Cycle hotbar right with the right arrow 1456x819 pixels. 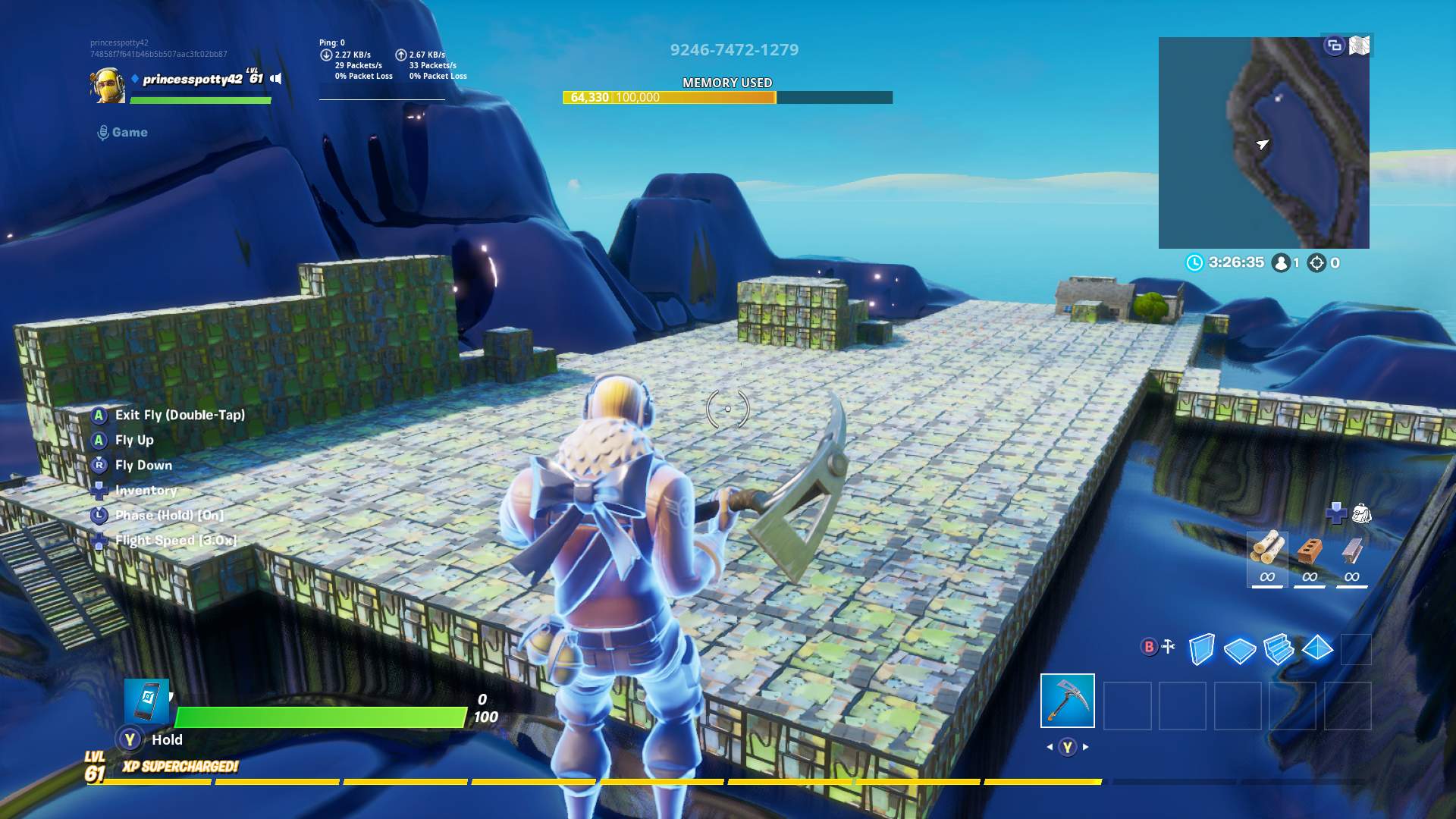(1087, 746)
